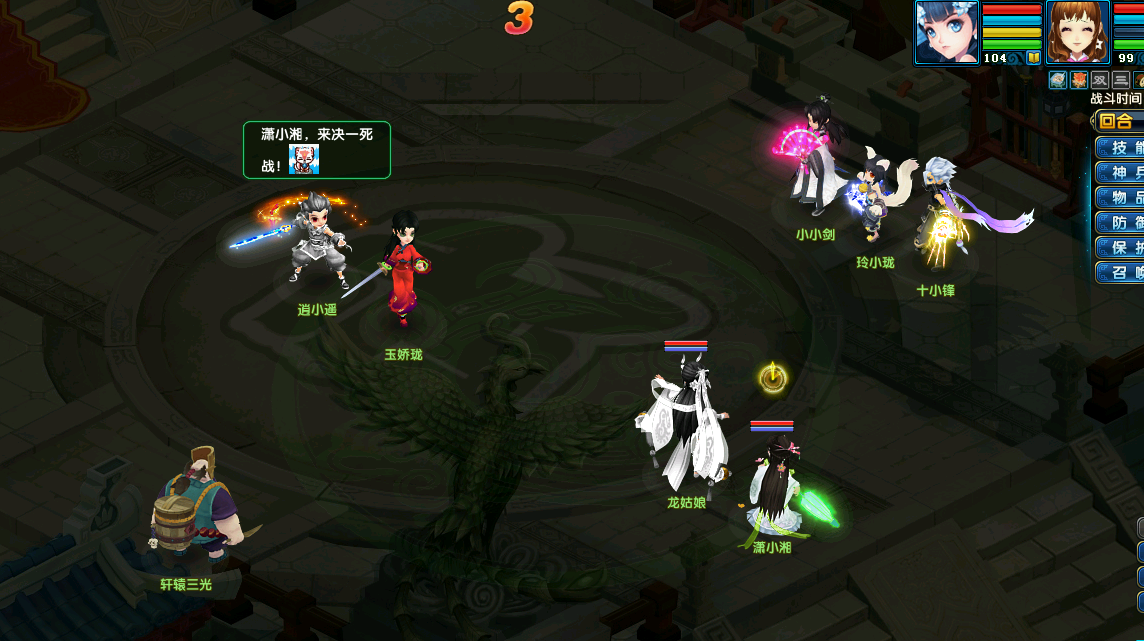Choose the 保护 protect command
The height and width of the screenshot is (641, 1144).
pos(1122,248)
